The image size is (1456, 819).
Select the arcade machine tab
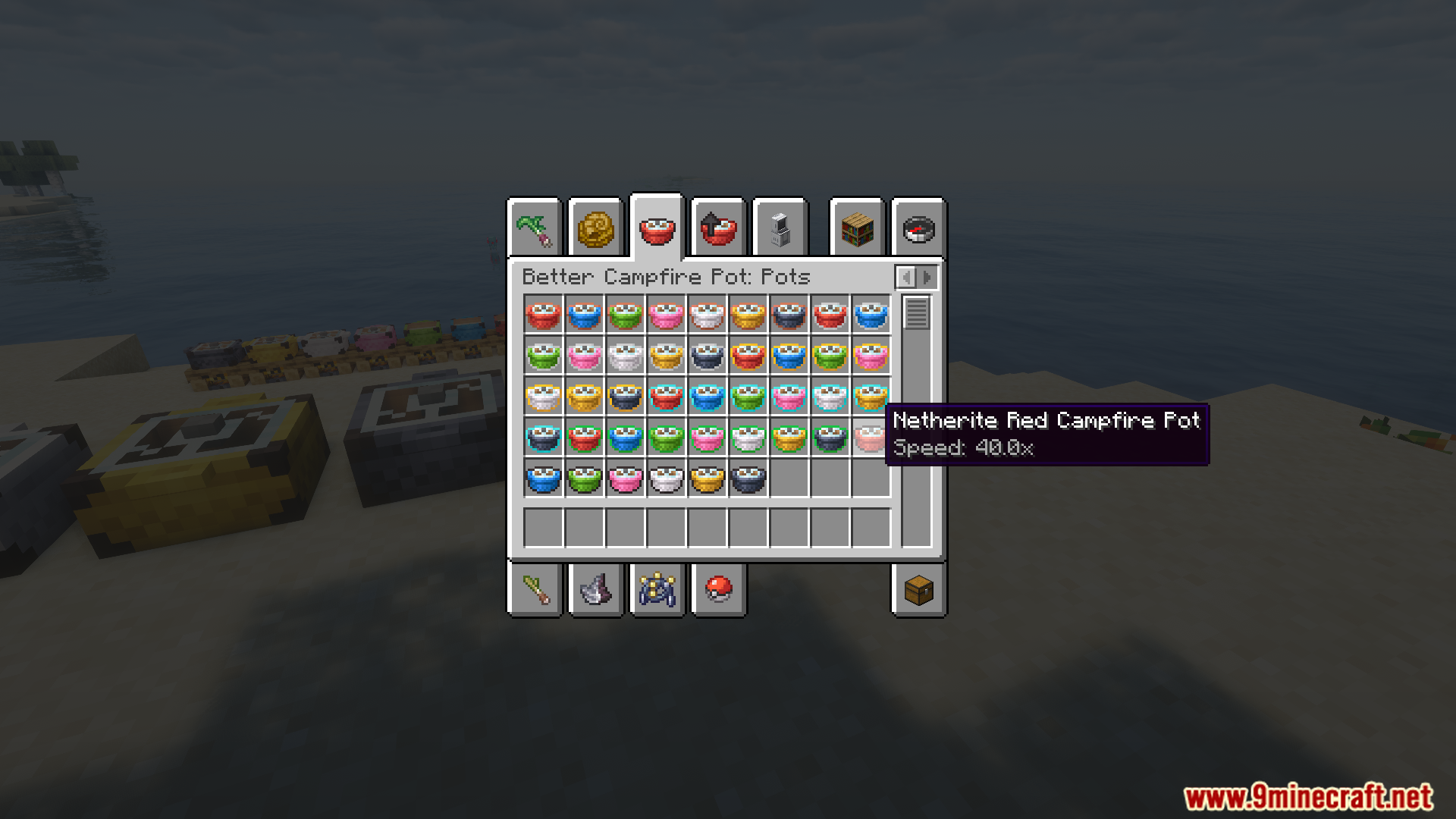click(780, 227)
